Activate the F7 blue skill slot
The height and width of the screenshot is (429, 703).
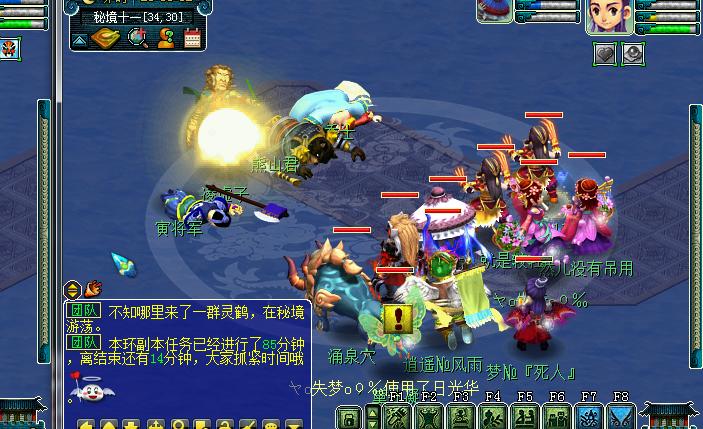point(589,417)
